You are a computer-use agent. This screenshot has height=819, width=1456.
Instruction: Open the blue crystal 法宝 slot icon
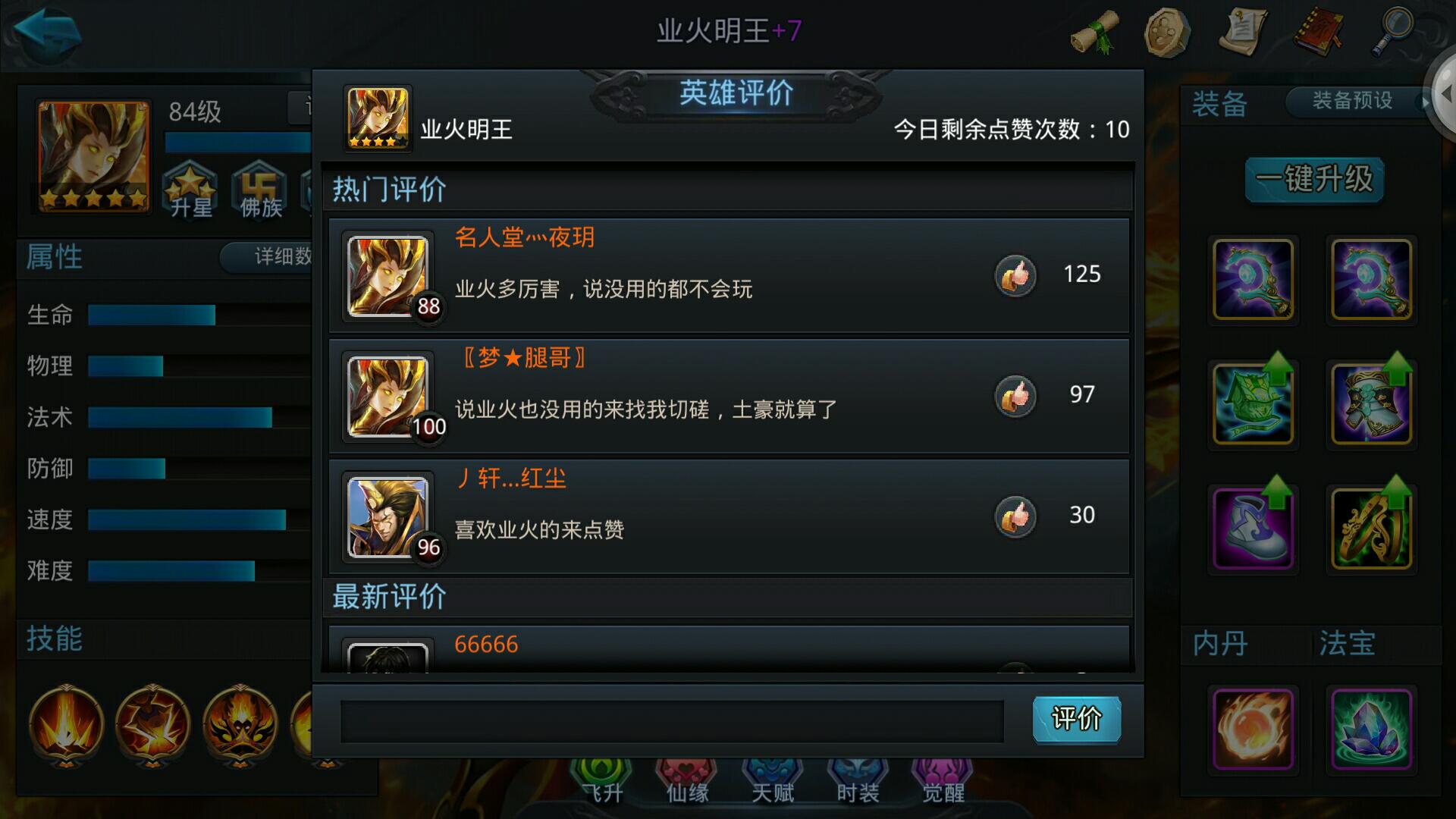point(1371,730)
